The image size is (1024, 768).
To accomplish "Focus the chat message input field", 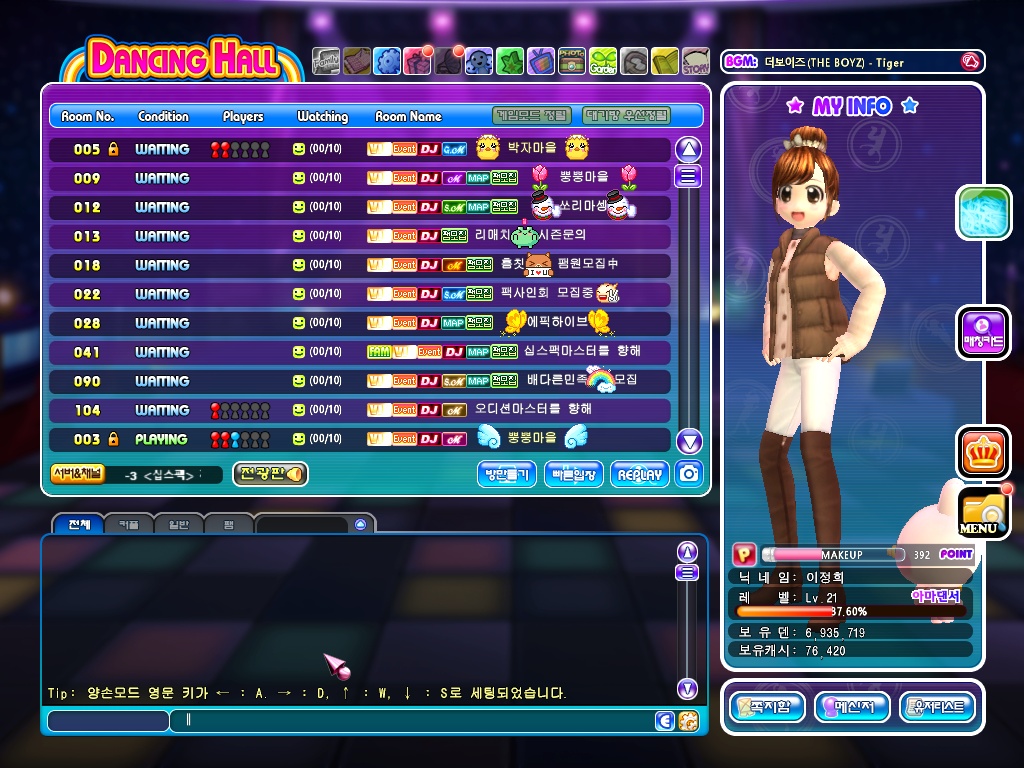I will [410, 720].
